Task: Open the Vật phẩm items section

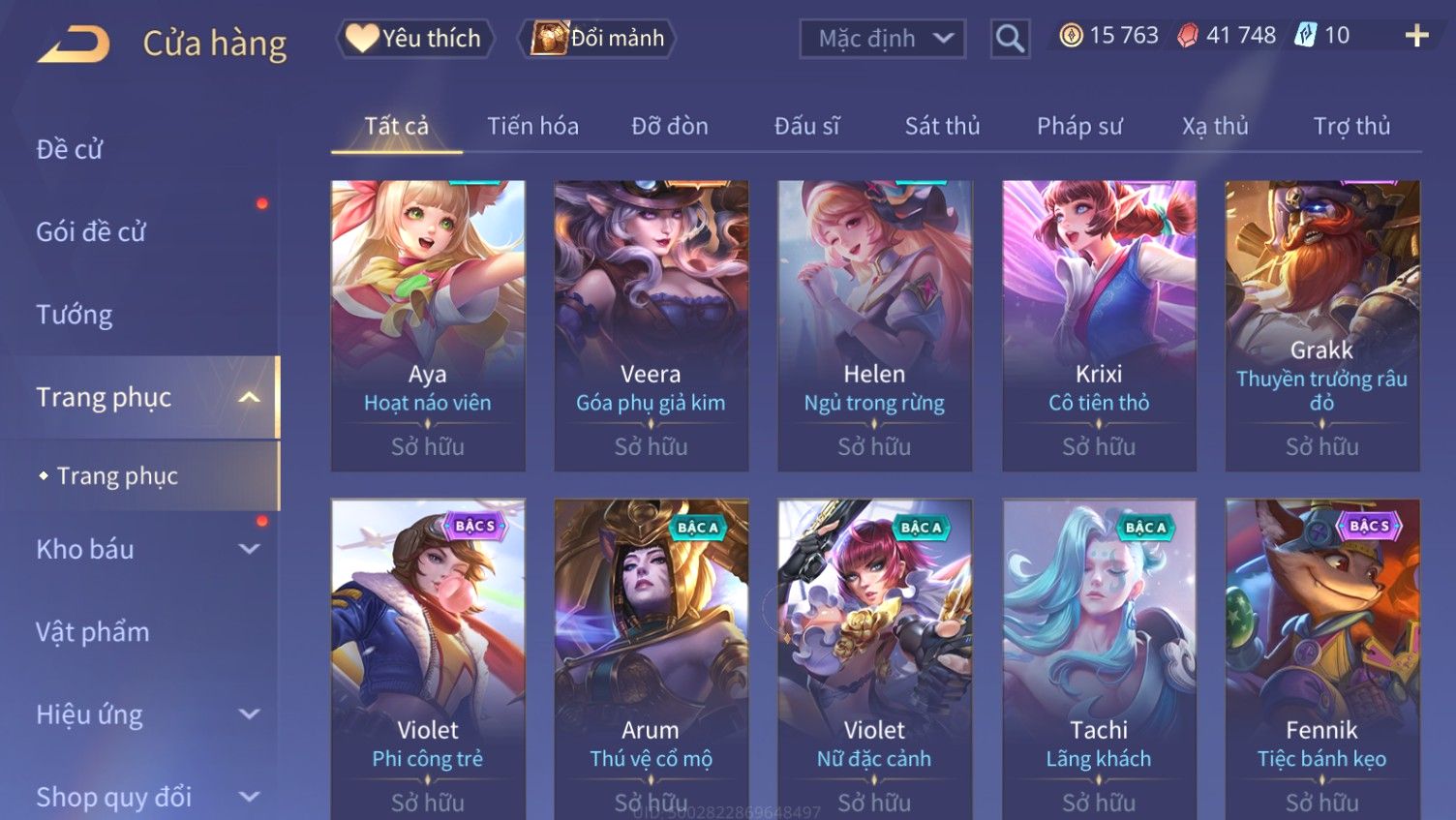Action: 93,632
